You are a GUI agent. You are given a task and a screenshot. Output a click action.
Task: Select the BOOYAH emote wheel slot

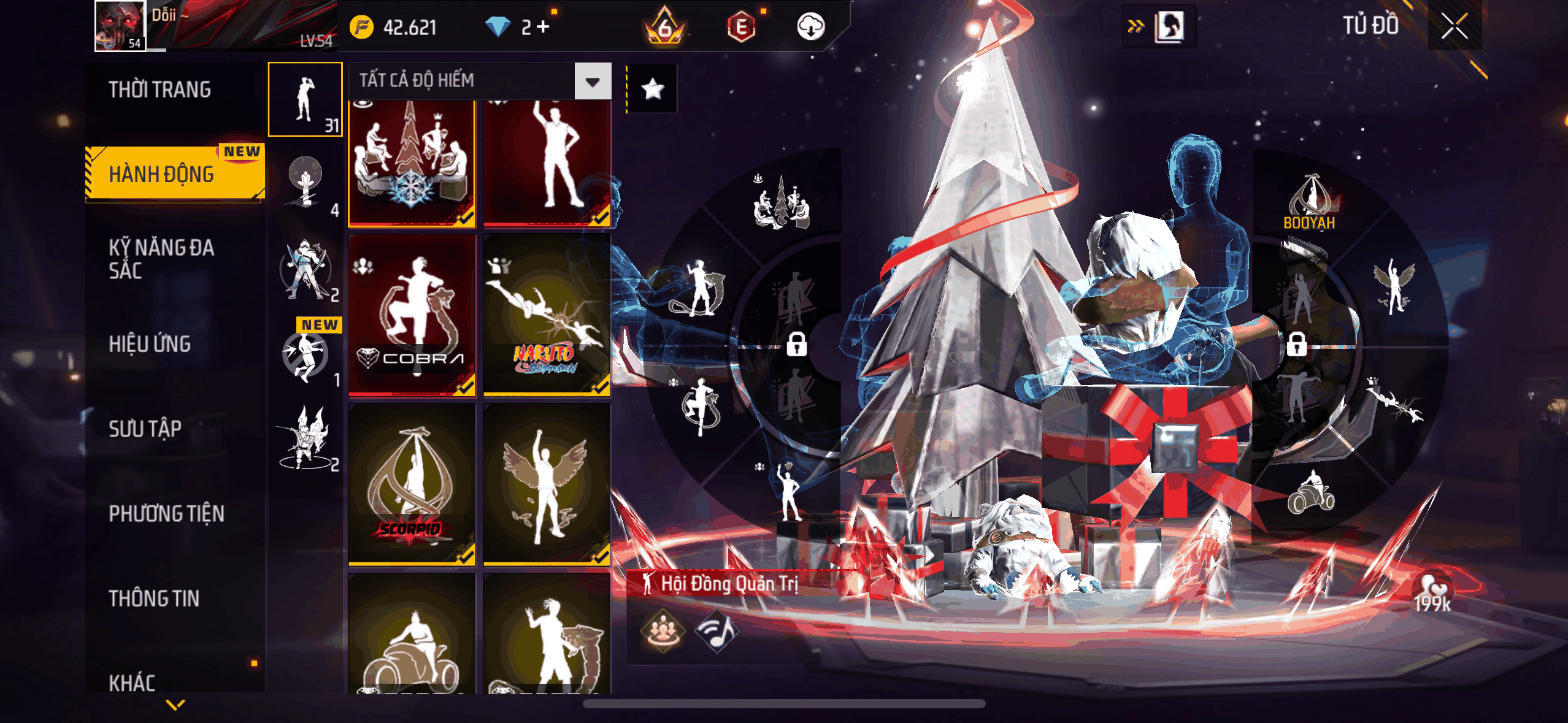coord(1309,202)
